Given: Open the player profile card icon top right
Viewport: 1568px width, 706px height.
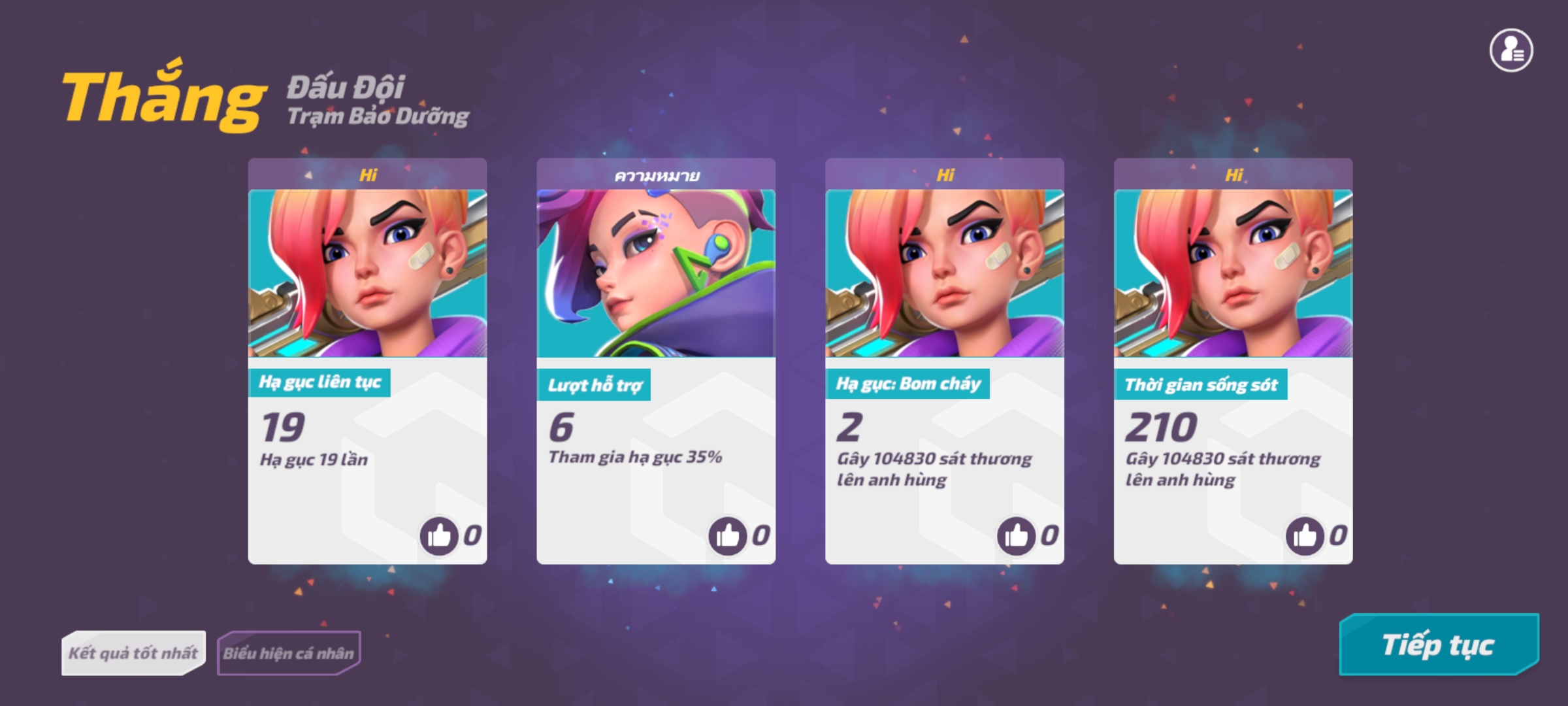Looking at the screenshot, I should click(1510, 51).
